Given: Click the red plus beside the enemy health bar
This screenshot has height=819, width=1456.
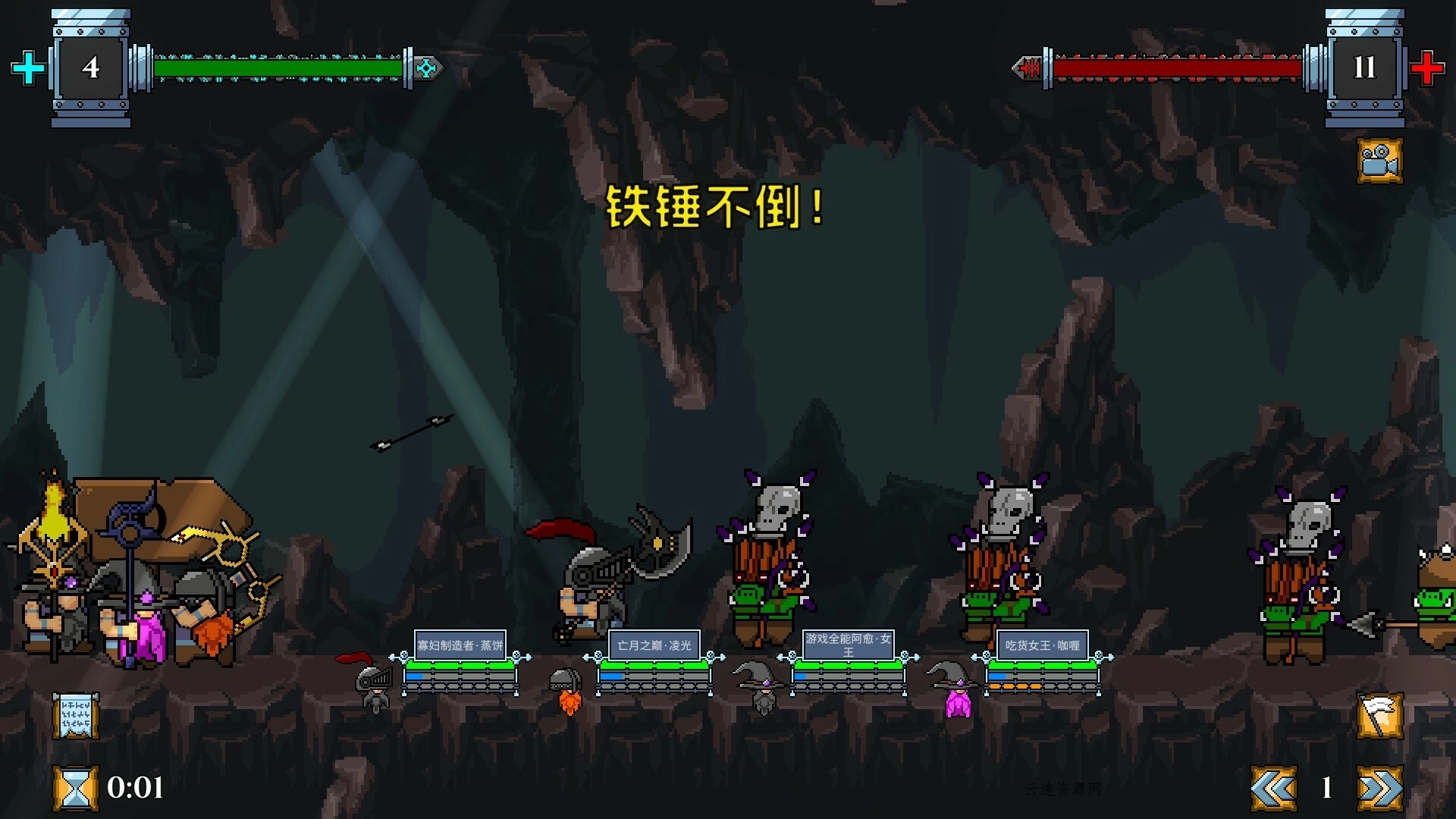Looking at the screenshot, I should [1428, 68].
